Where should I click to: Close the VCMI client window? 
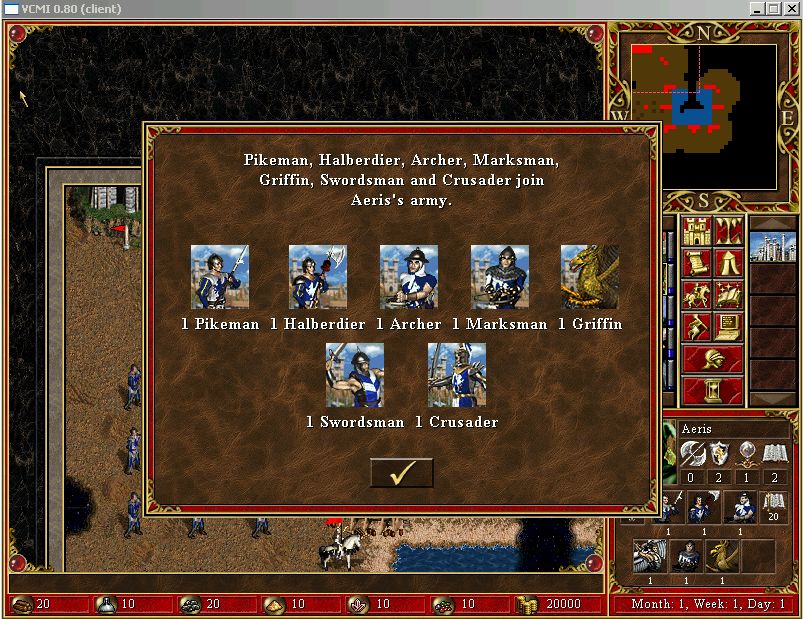tap(790, 9)
